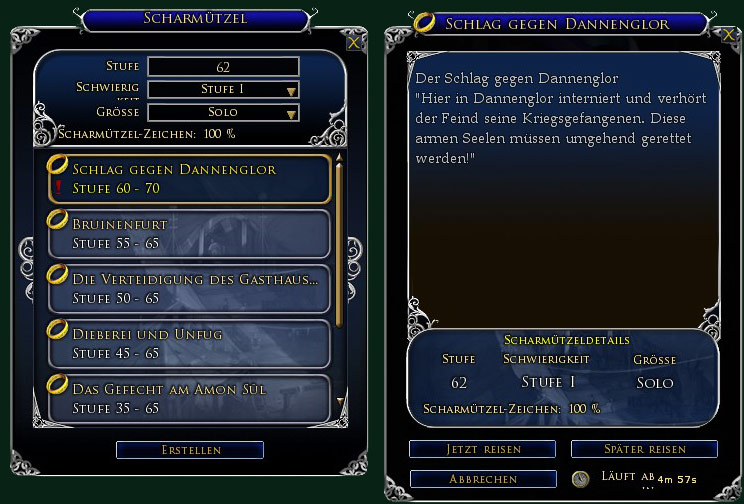Pick the Dieberei und Unfug skirmish
The image size is (744, 504).
(x=189, y=342)
